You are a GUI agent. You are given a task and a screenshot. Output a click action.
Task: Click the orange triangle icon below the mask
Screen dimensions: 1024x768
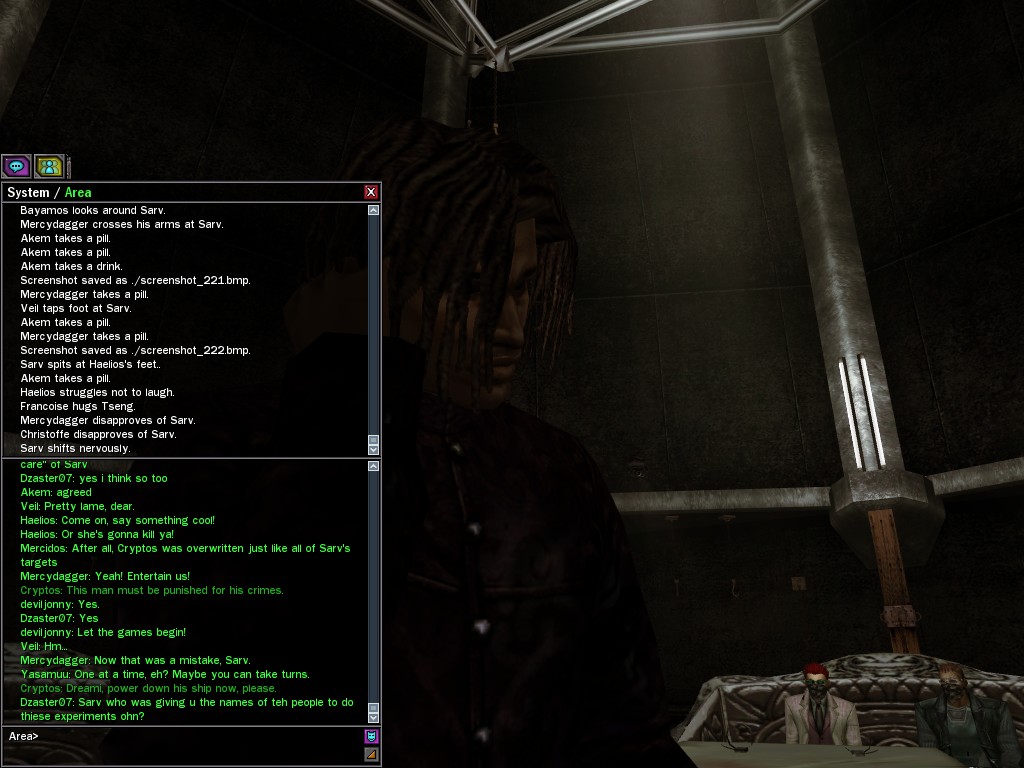tap(371, 754)
